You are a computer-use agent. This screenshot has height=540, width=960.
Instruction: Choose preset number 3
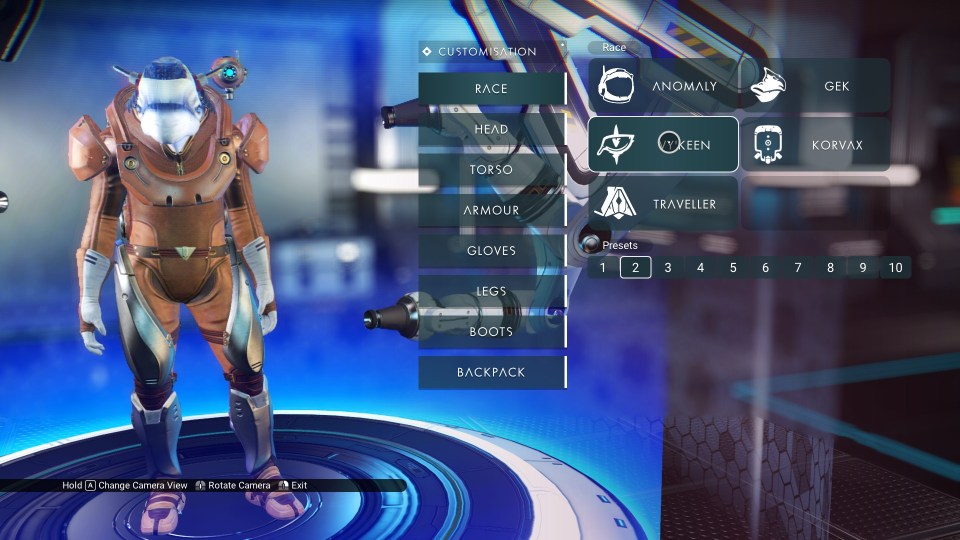[668, 267]
